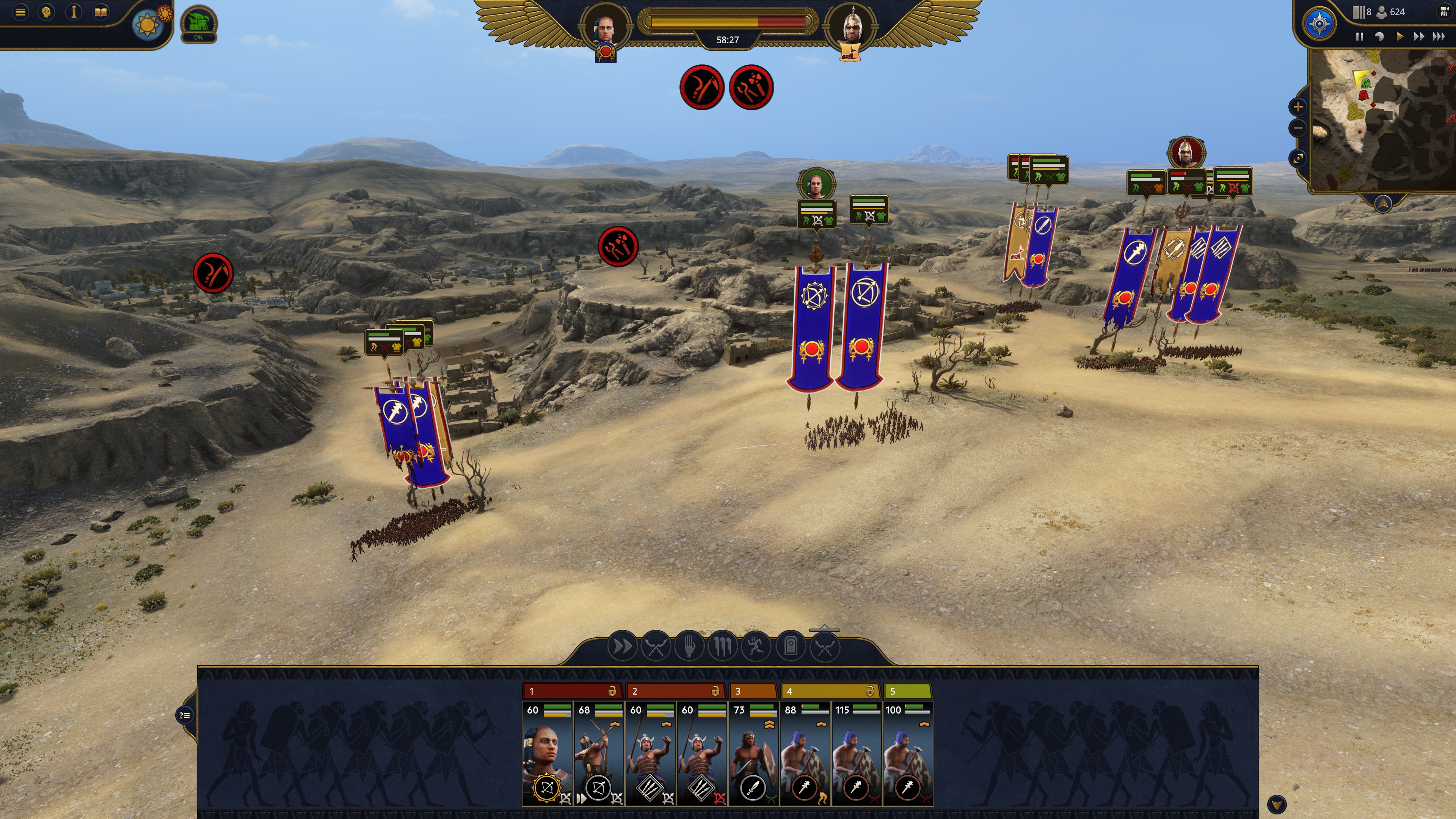
Task: Pause the battle
Action: [x=1359, y=37]
